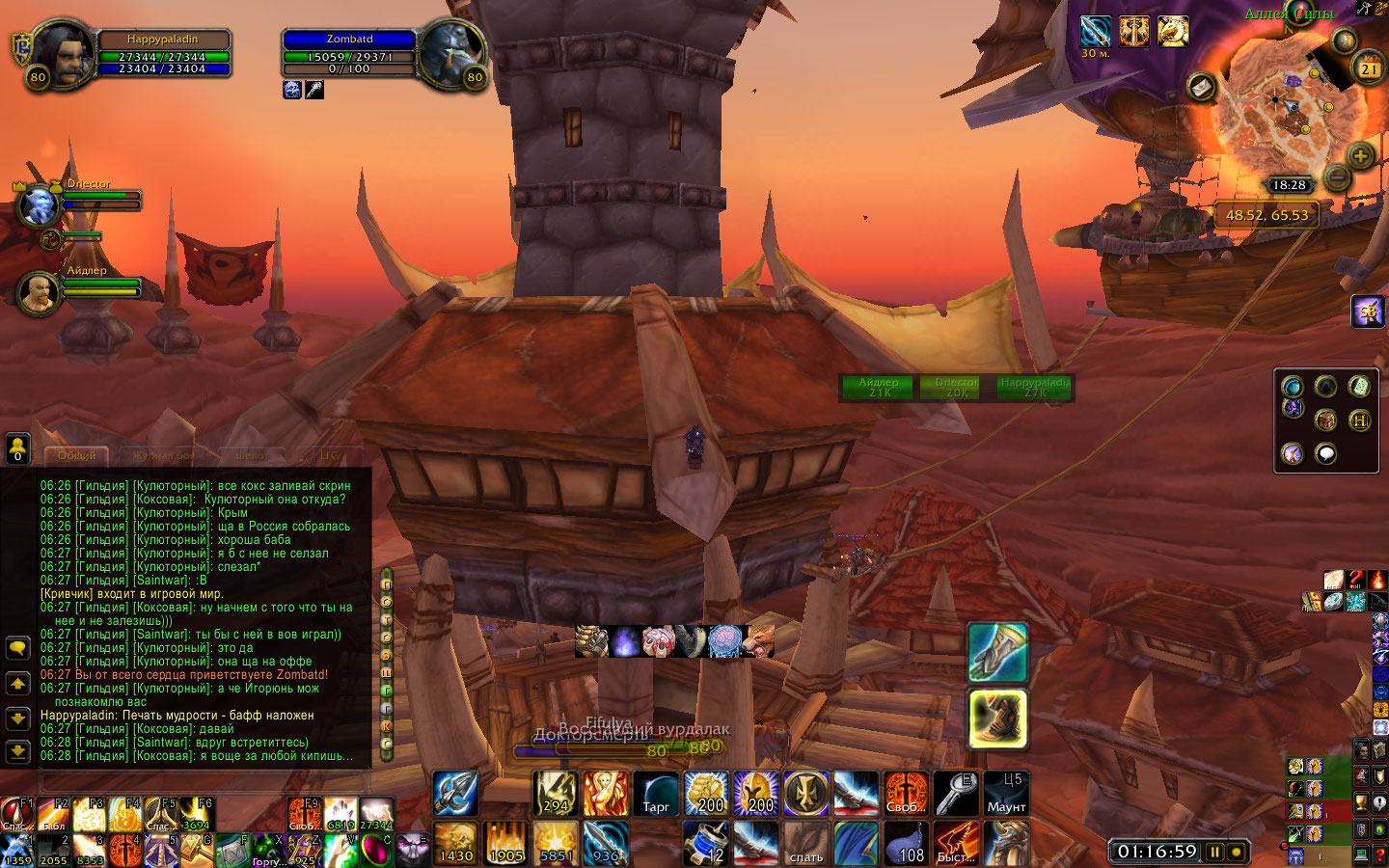This screenshot has height=868, width=1389.
Task: Activate the Маунт action button
Action: [x=1006, y=794]
